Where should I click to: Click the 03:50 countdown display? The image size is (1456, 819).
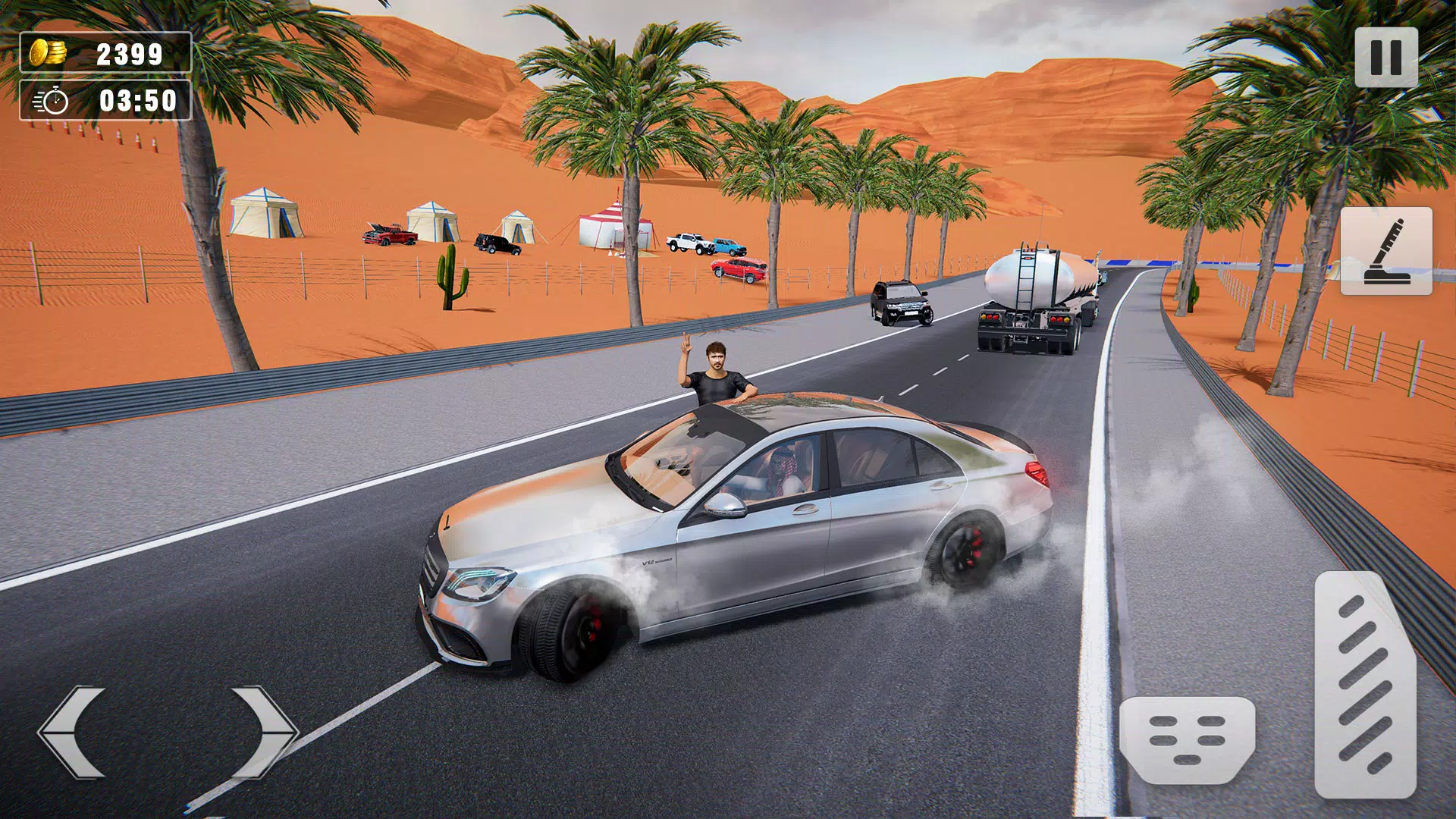pyautogui.click(x=136, y=99)
